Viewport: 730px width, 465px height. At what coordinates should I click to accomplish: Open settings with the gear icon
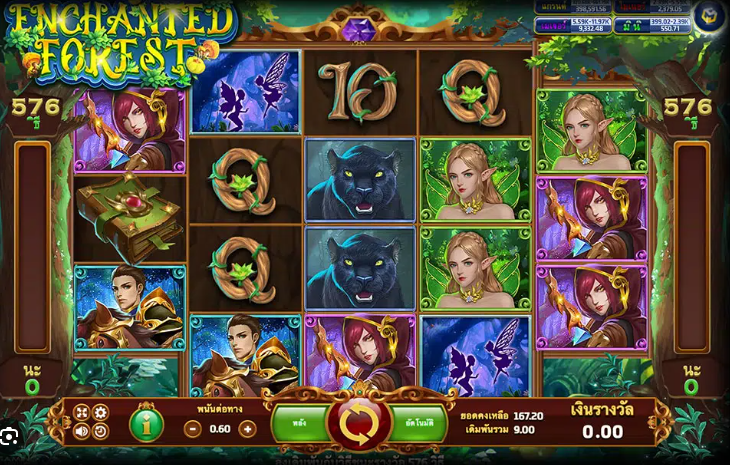(101, 413)
